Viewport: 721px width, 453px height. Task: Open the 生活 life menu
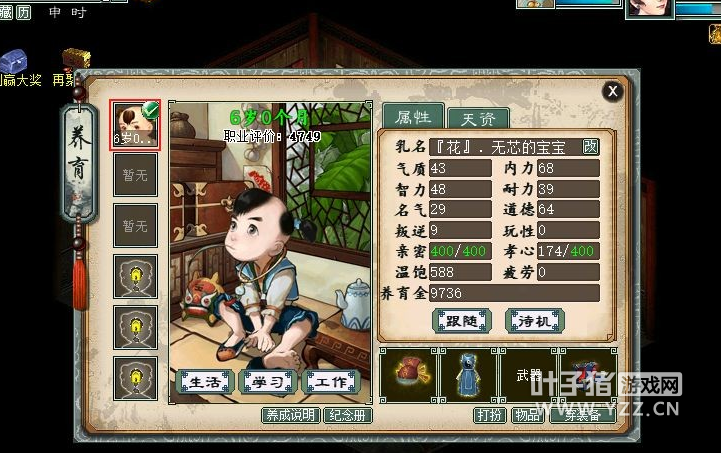click(205, 381)
